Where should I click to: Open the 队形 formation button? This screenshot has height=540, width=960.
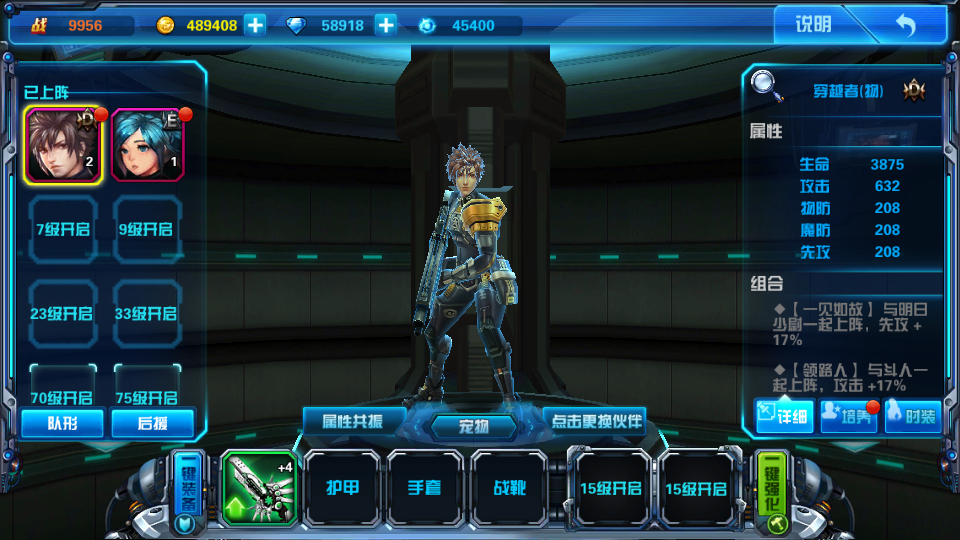coord(62,423)
